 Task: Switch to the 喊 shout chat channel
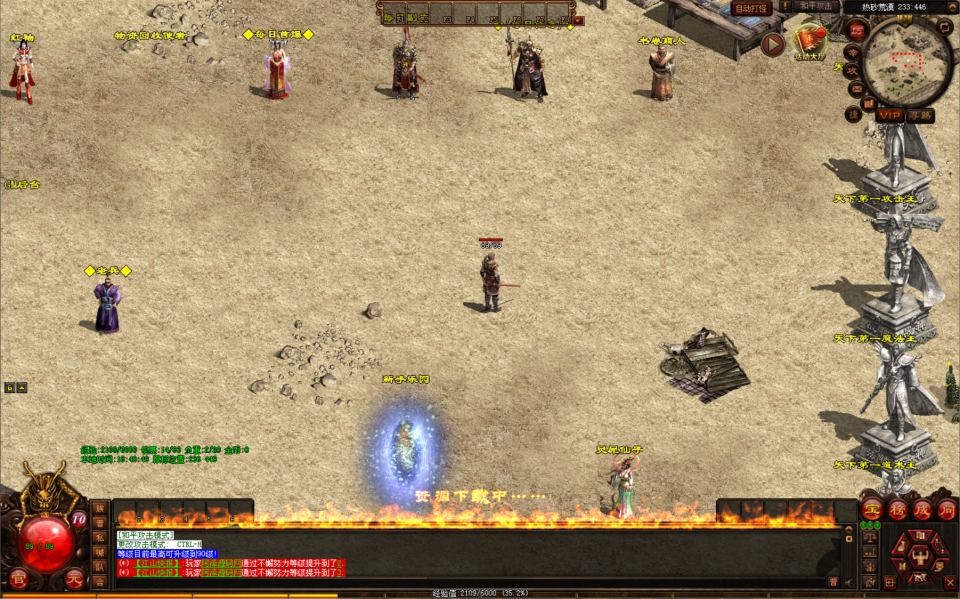[x=99, y=551]
